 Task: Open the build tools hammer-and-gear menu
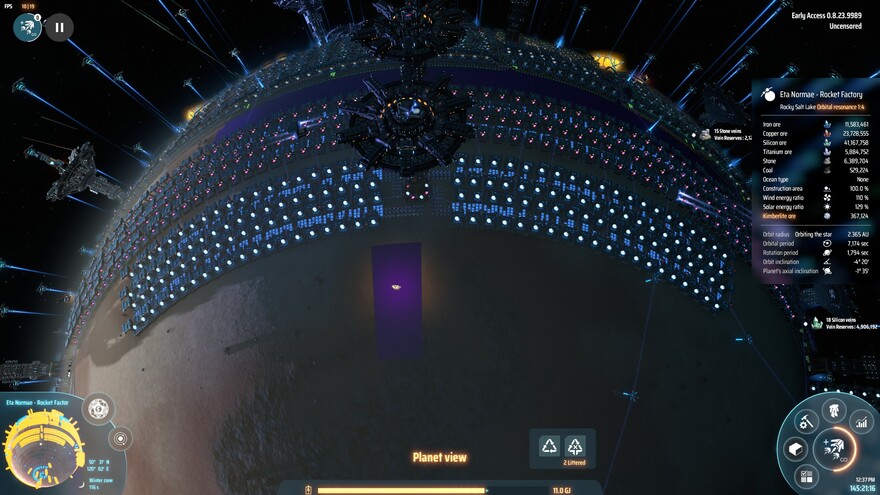[804, 423]
